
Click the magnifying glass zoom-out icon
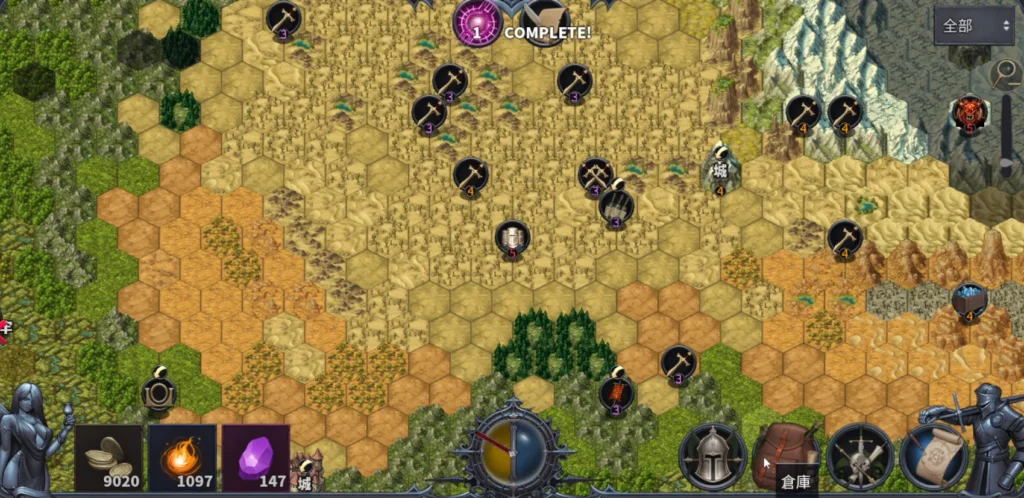(x=1004, y=73)
